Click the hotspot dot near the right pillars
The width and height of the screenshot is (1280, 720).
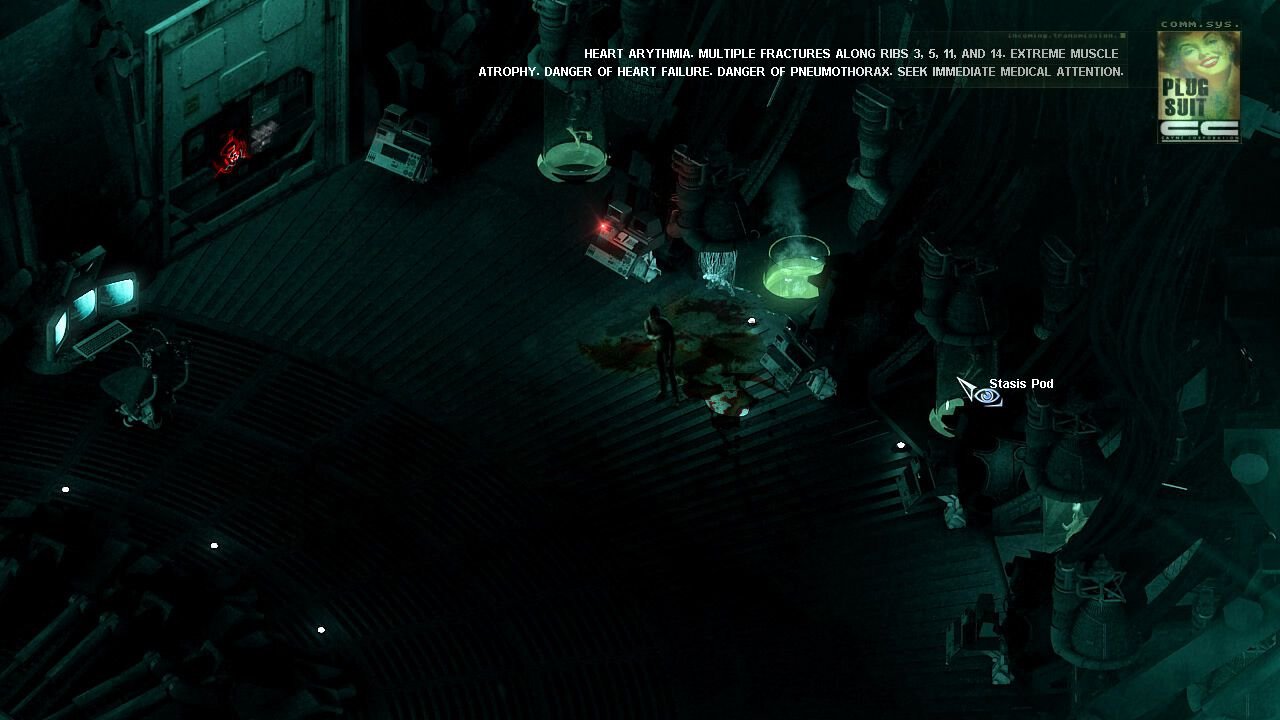click(x=901, y=445)
